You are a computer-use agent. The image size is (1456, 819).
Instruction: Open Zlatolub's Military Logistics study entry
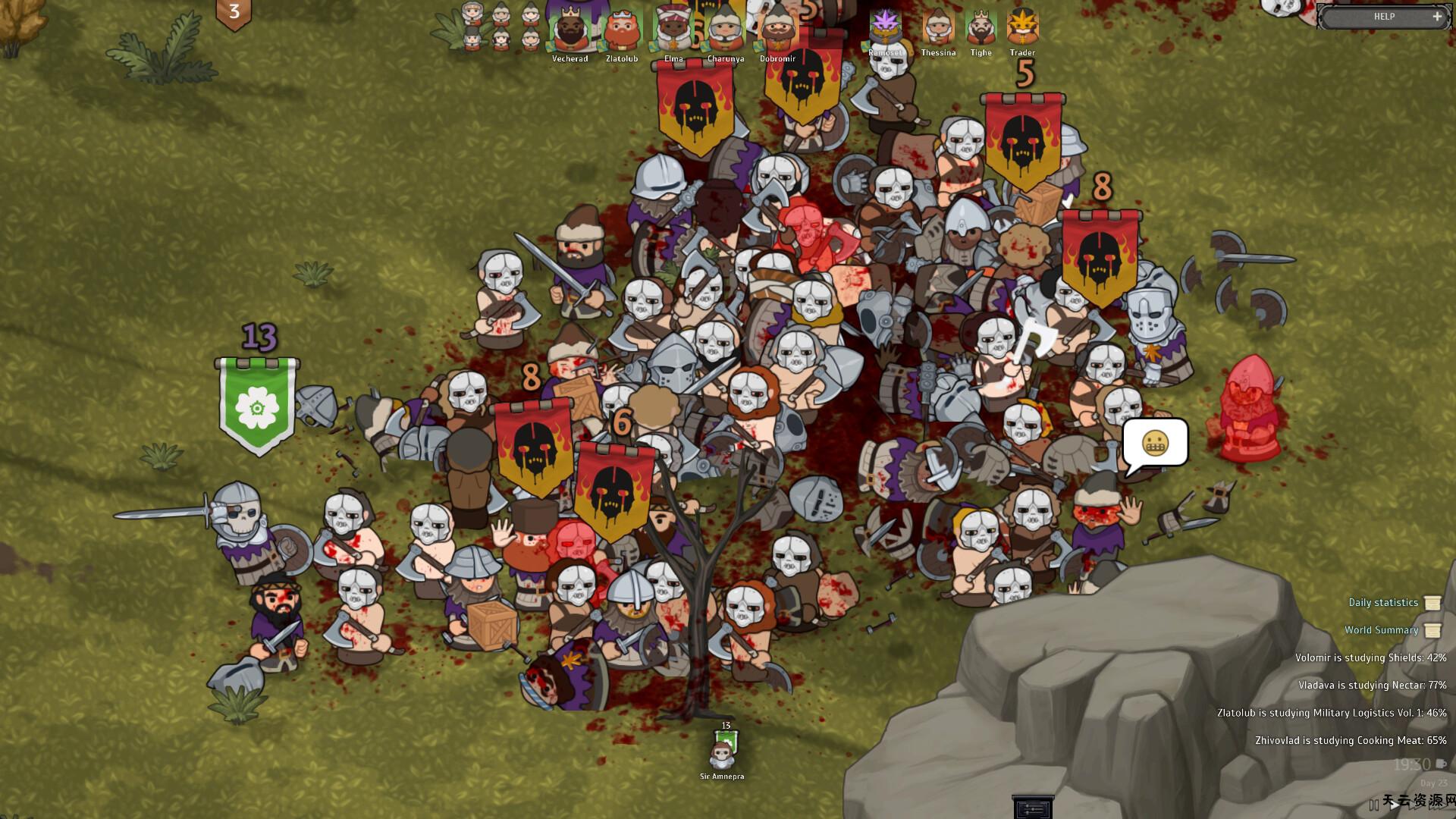pyautogui.click(x=1332, y=713)
